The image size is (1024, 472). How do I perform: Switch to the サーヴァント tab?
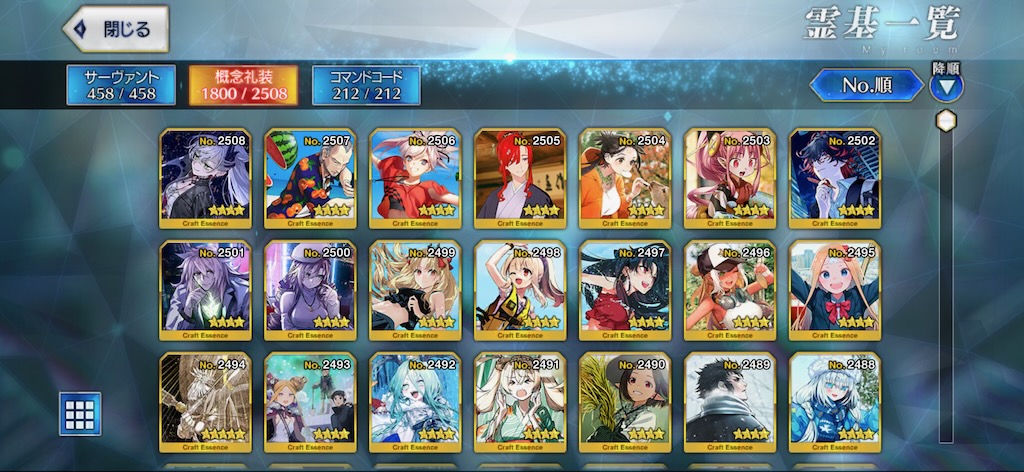coord(121,85)
